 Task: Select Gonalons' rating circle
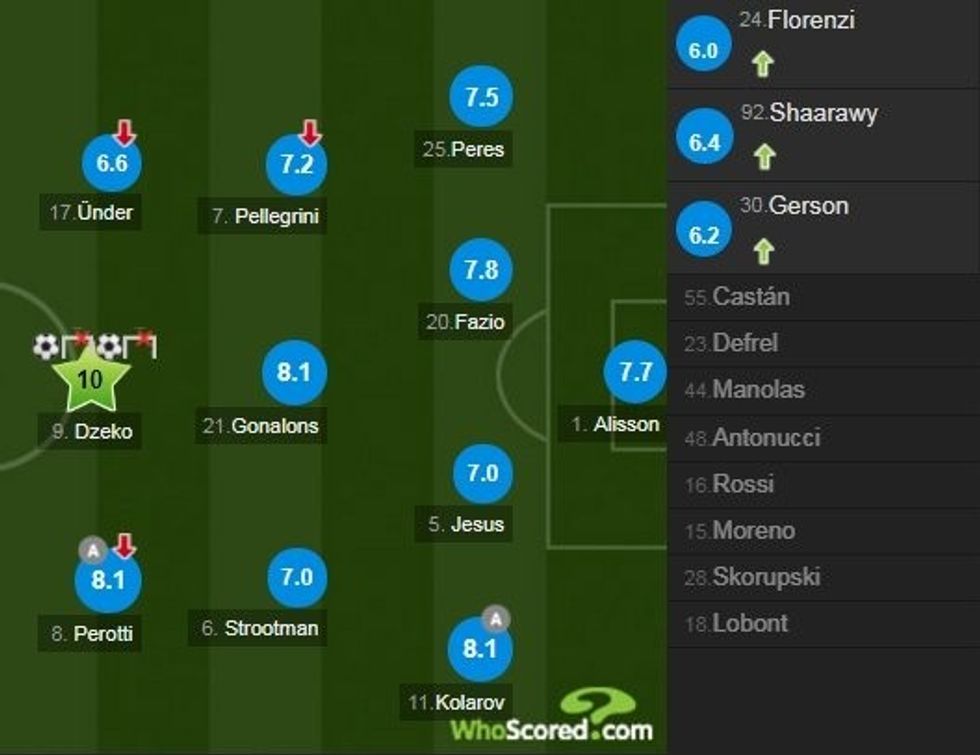click(292, 373)
